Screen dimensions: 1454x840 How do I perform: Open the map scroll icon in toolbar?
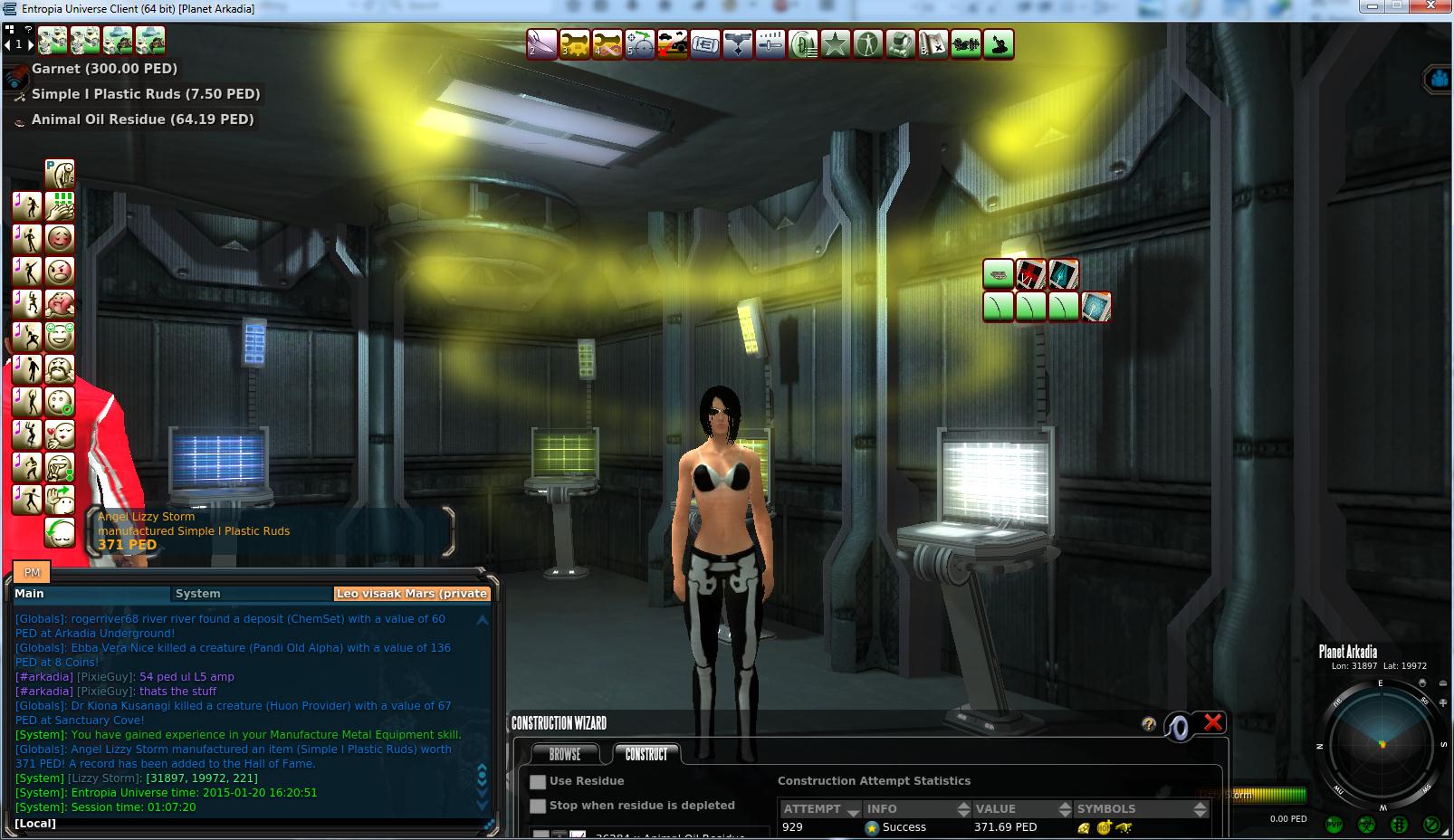933,43
